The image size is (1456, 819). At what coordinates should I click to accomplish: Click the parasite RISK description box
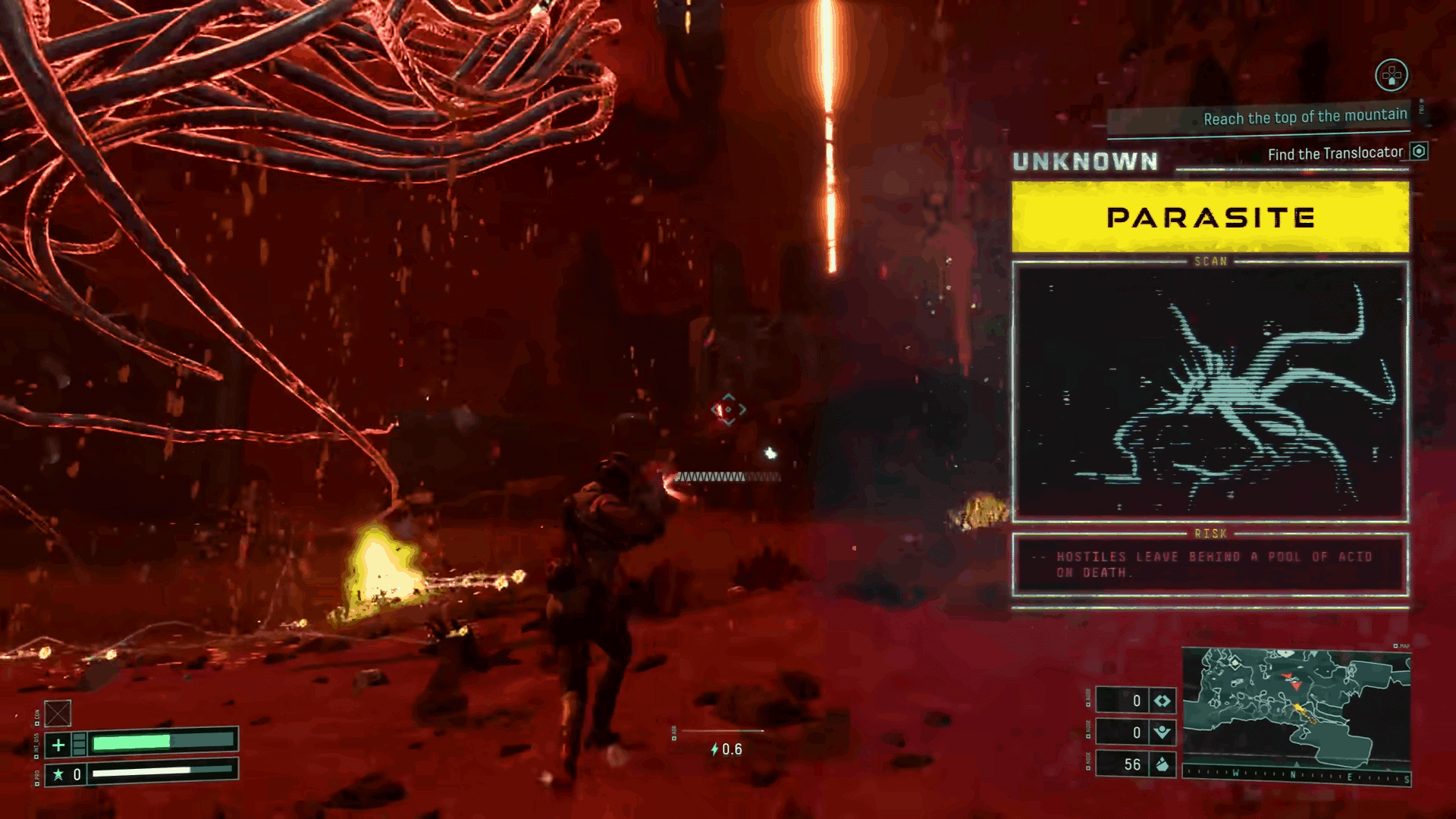1210,565
